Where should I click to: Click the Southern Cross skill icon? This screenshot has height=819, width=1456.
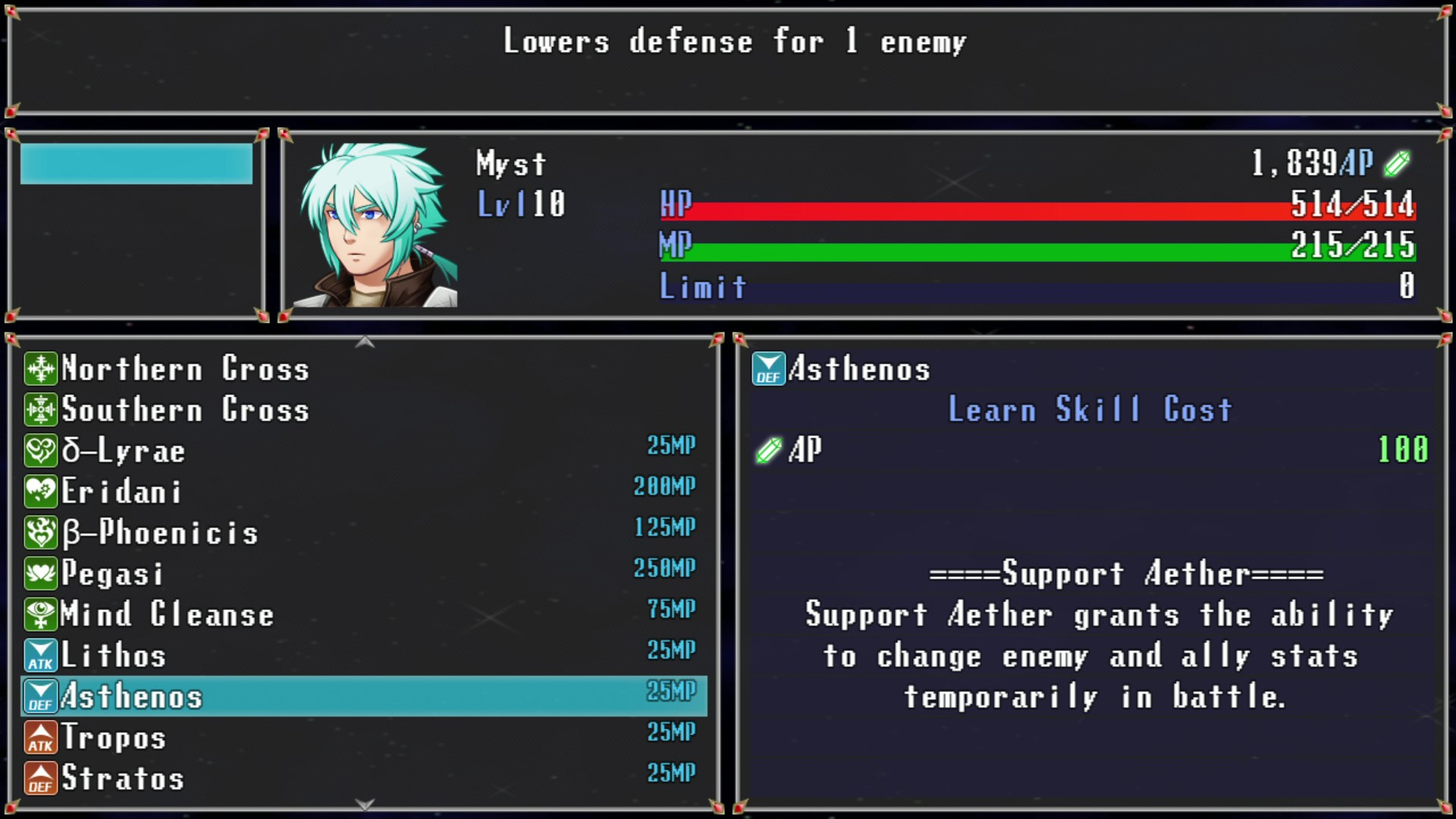tap(40, 410)
